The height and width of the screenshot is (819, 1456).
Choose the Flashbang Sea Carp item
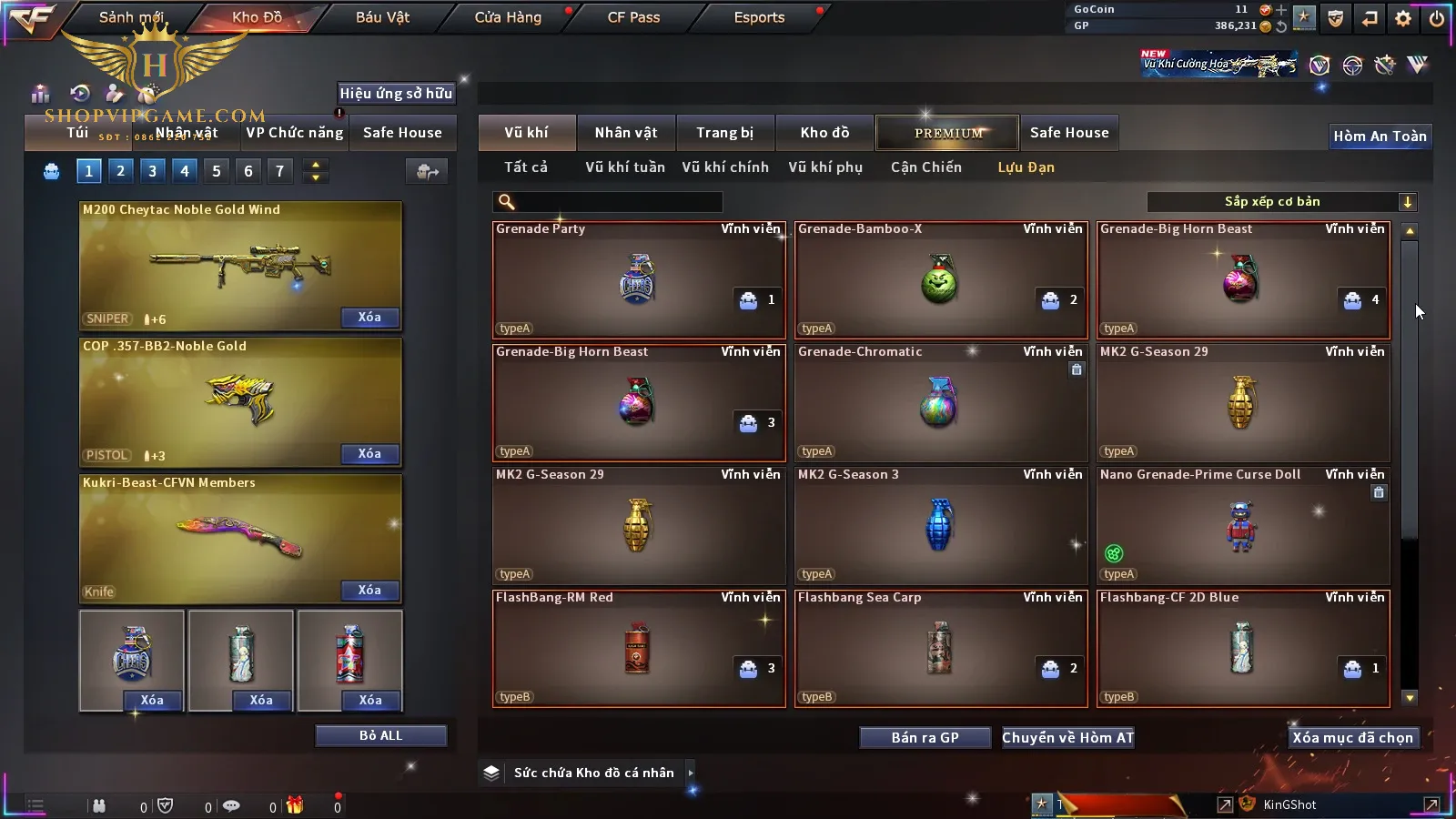(x=940, y=649)
